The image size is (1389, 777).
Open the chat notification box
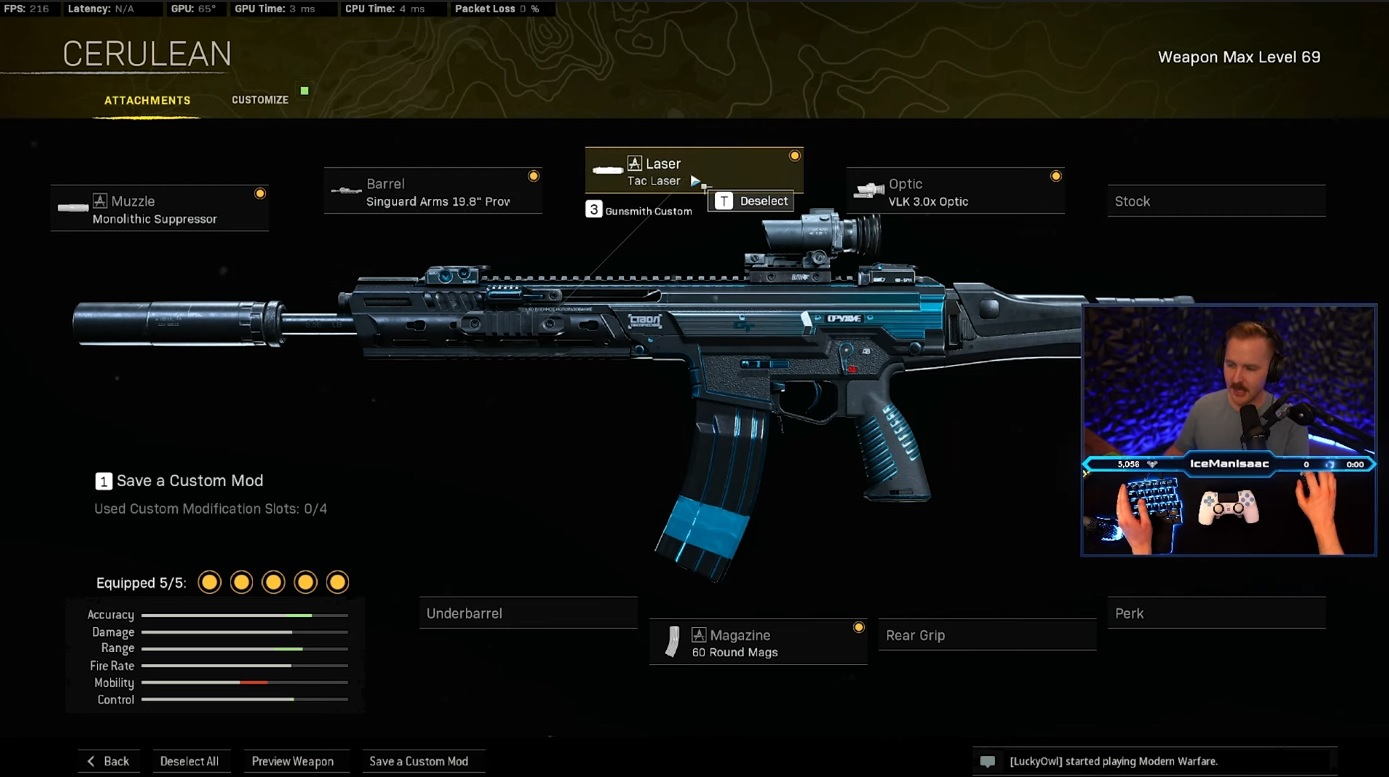point(1154,761)
